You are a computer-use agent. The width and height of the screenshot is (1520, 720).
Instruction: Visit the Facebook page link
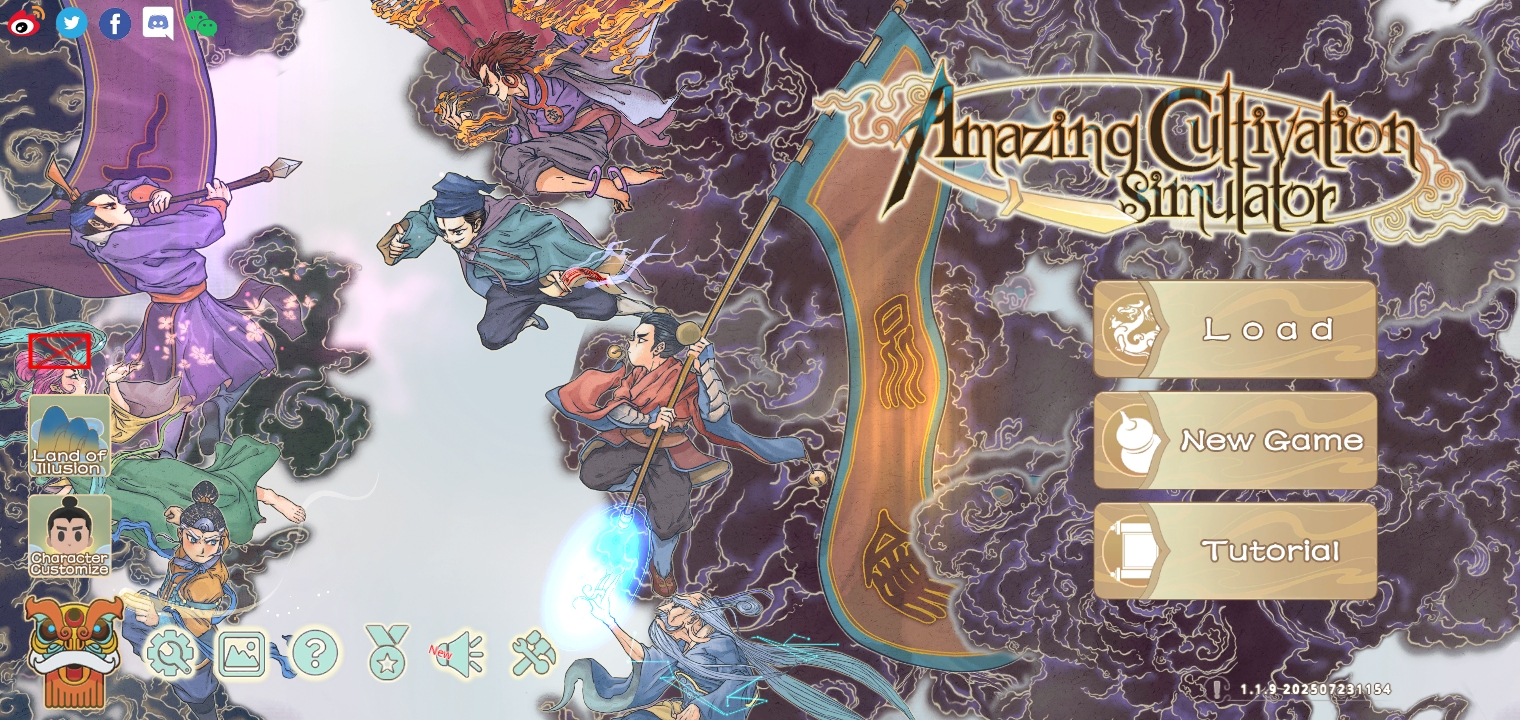click(x=115, y=23)
